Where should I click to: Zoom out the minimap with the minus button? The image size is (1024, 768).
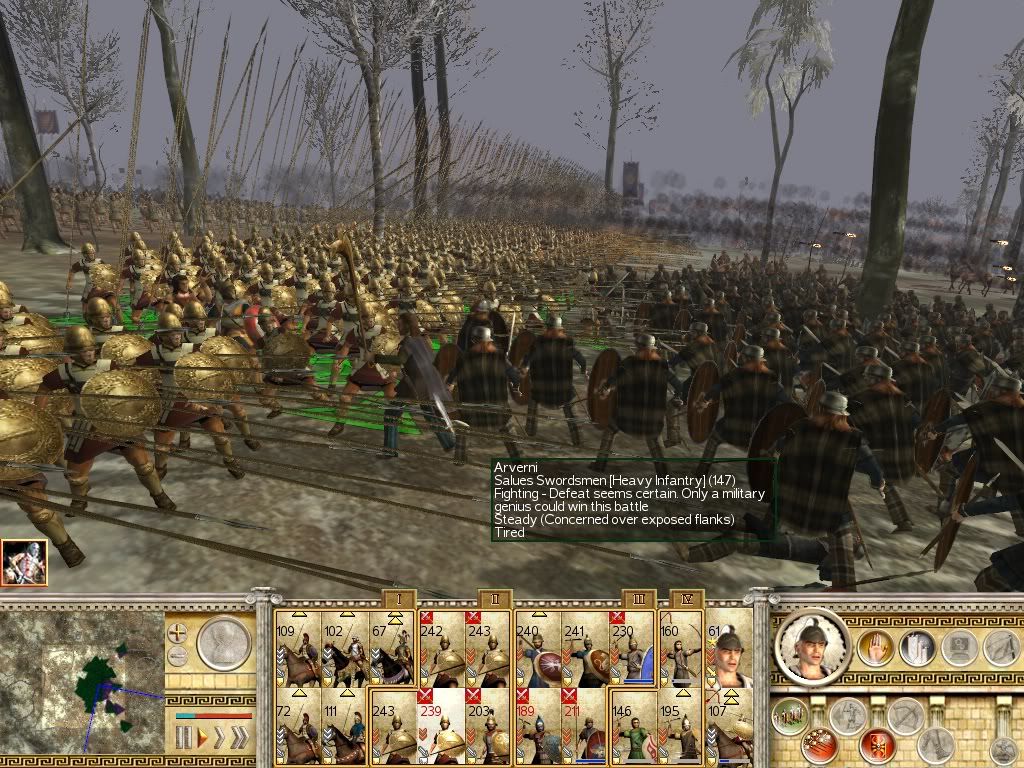click(x=178, y=656)
